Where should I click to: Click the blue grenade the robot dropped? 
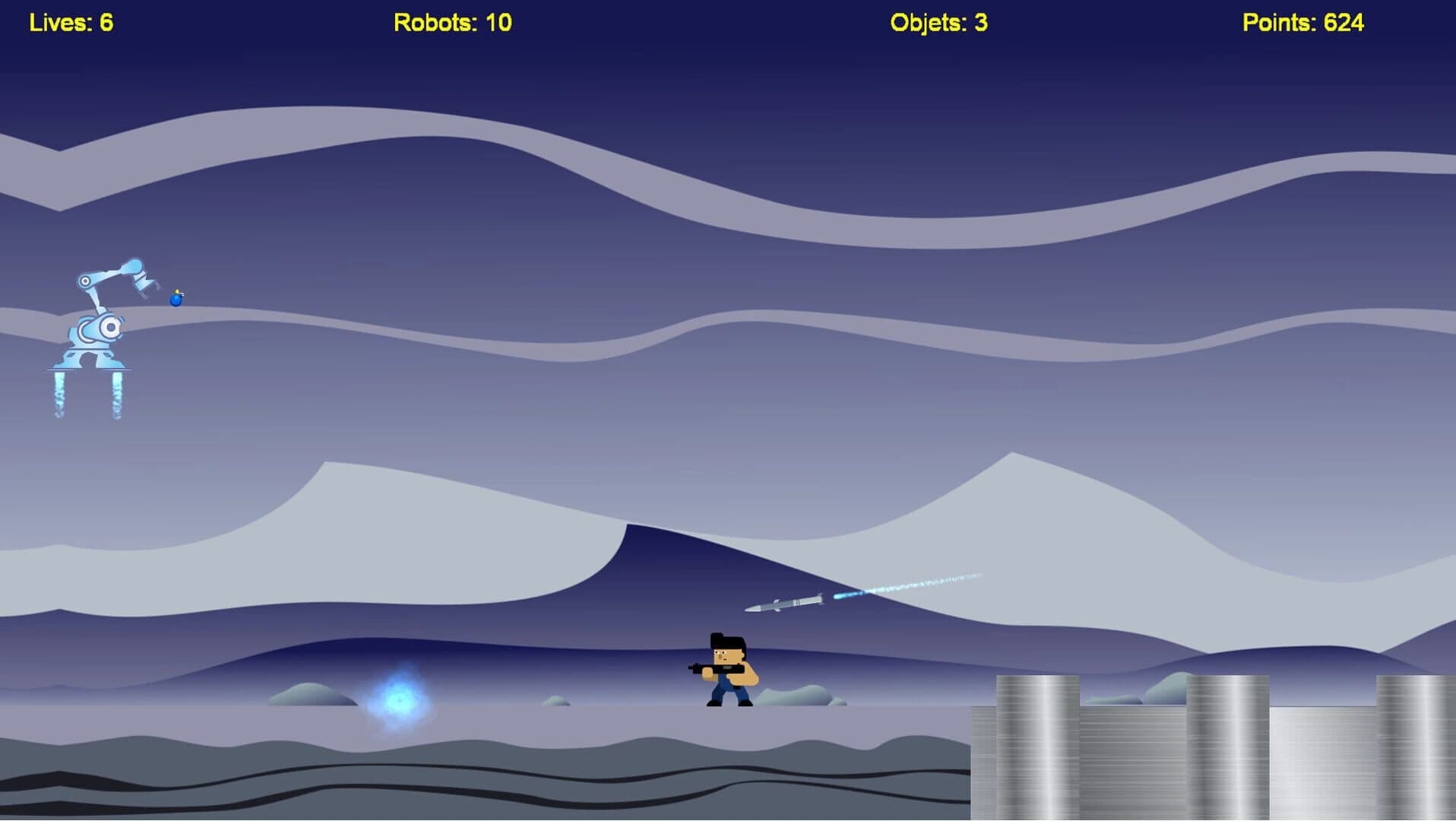coord(177,300)
